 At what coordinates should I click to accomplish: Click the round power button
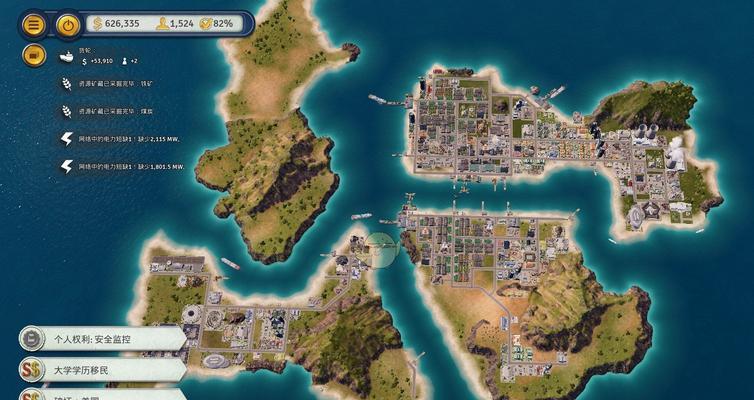(68, 24)
